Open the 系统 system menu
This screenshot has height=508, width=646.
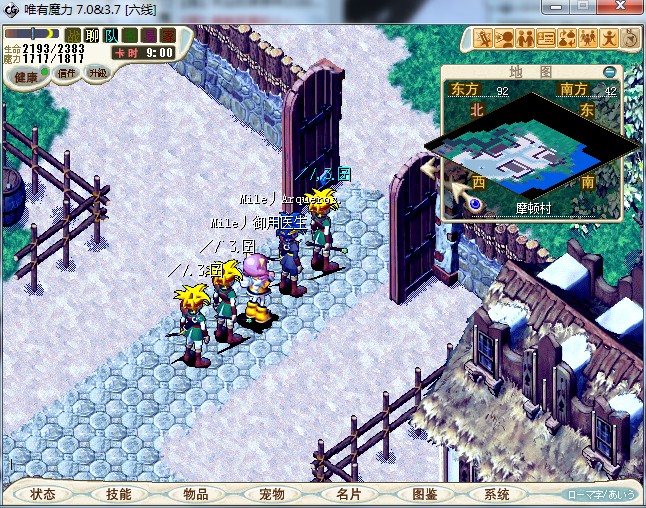coord(497,494)
